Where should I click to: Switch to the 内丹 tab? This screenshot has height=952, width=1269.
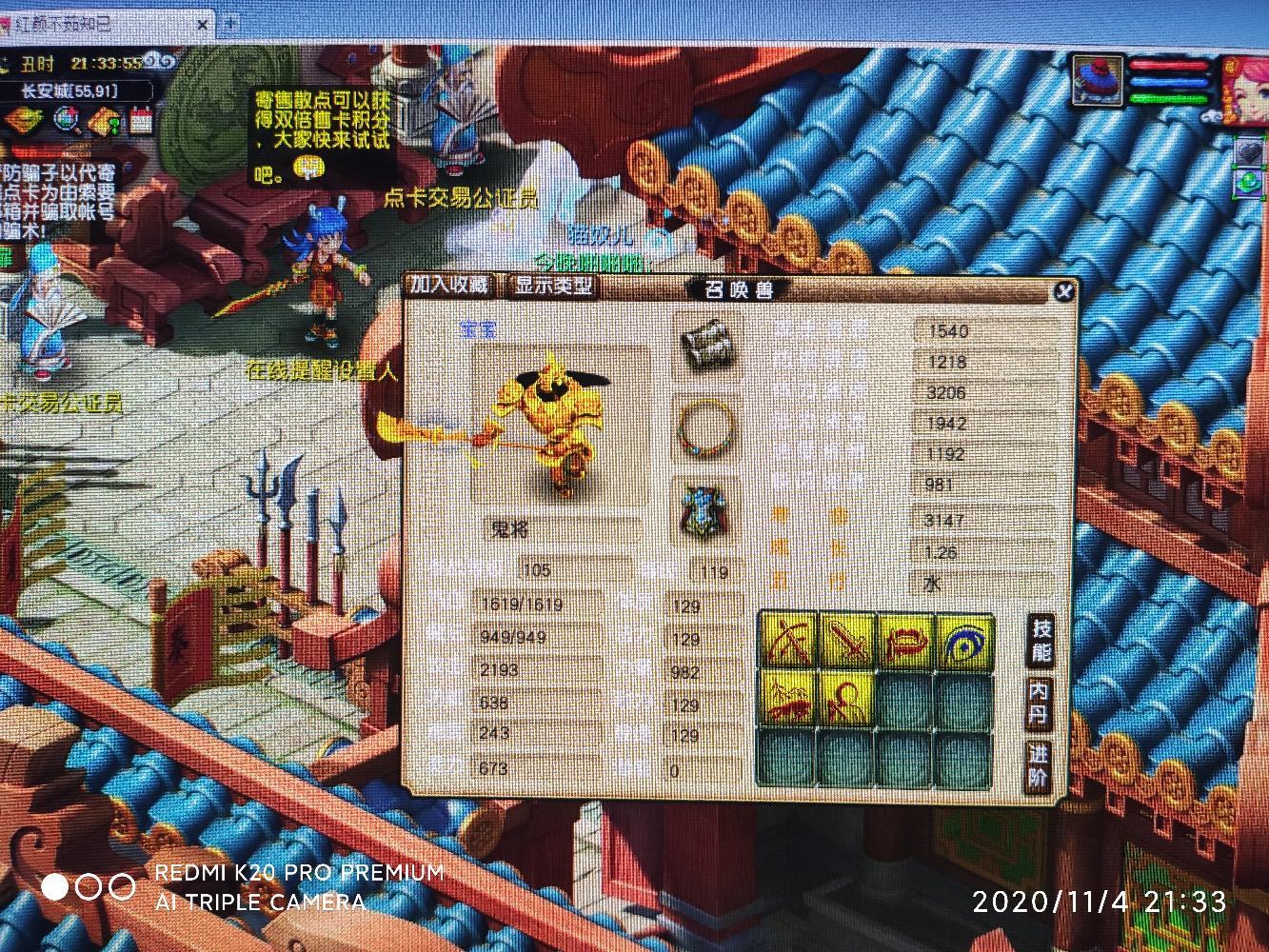tap(1039, 704)
